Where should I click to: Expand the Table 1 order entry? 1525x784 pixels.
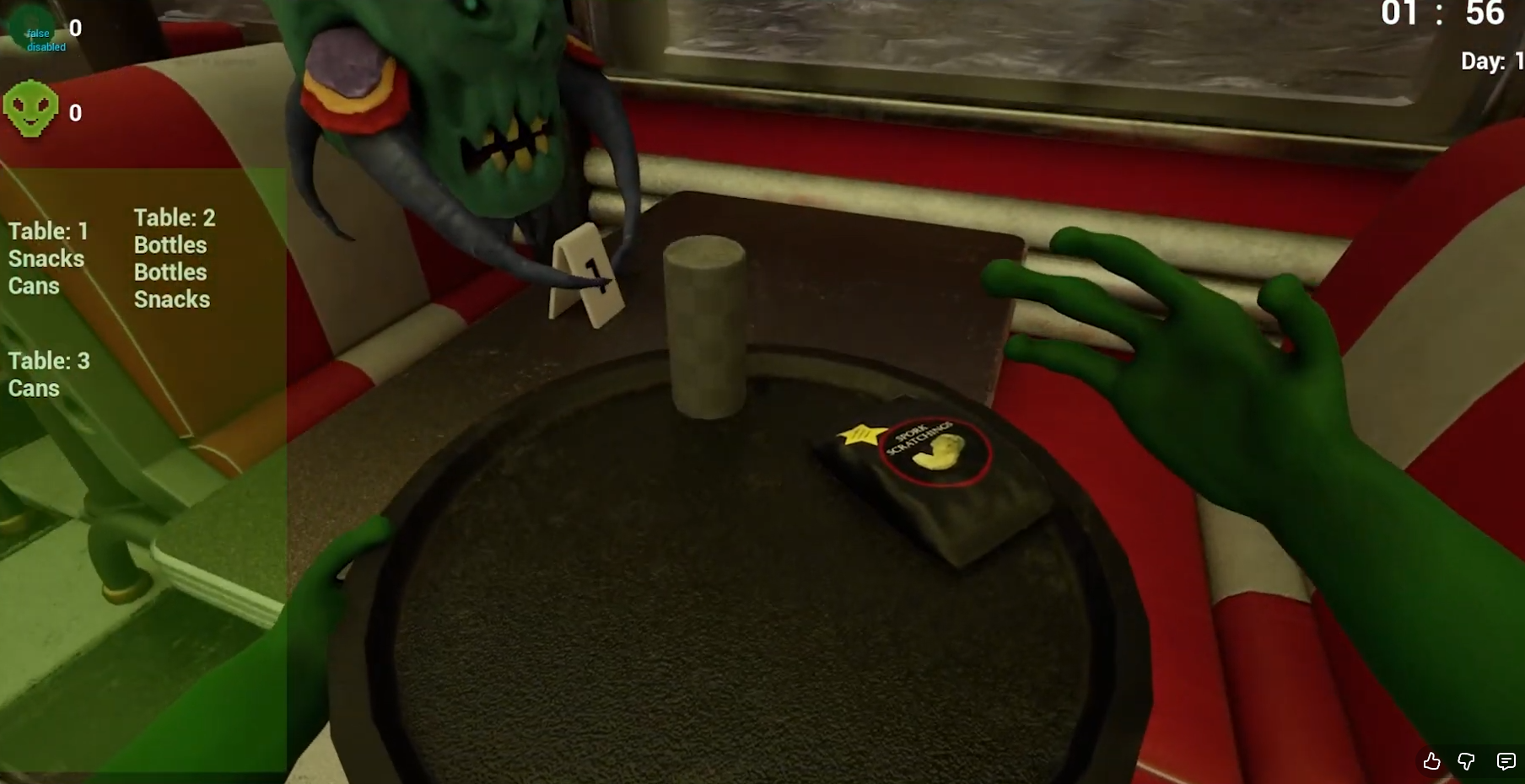48,232
